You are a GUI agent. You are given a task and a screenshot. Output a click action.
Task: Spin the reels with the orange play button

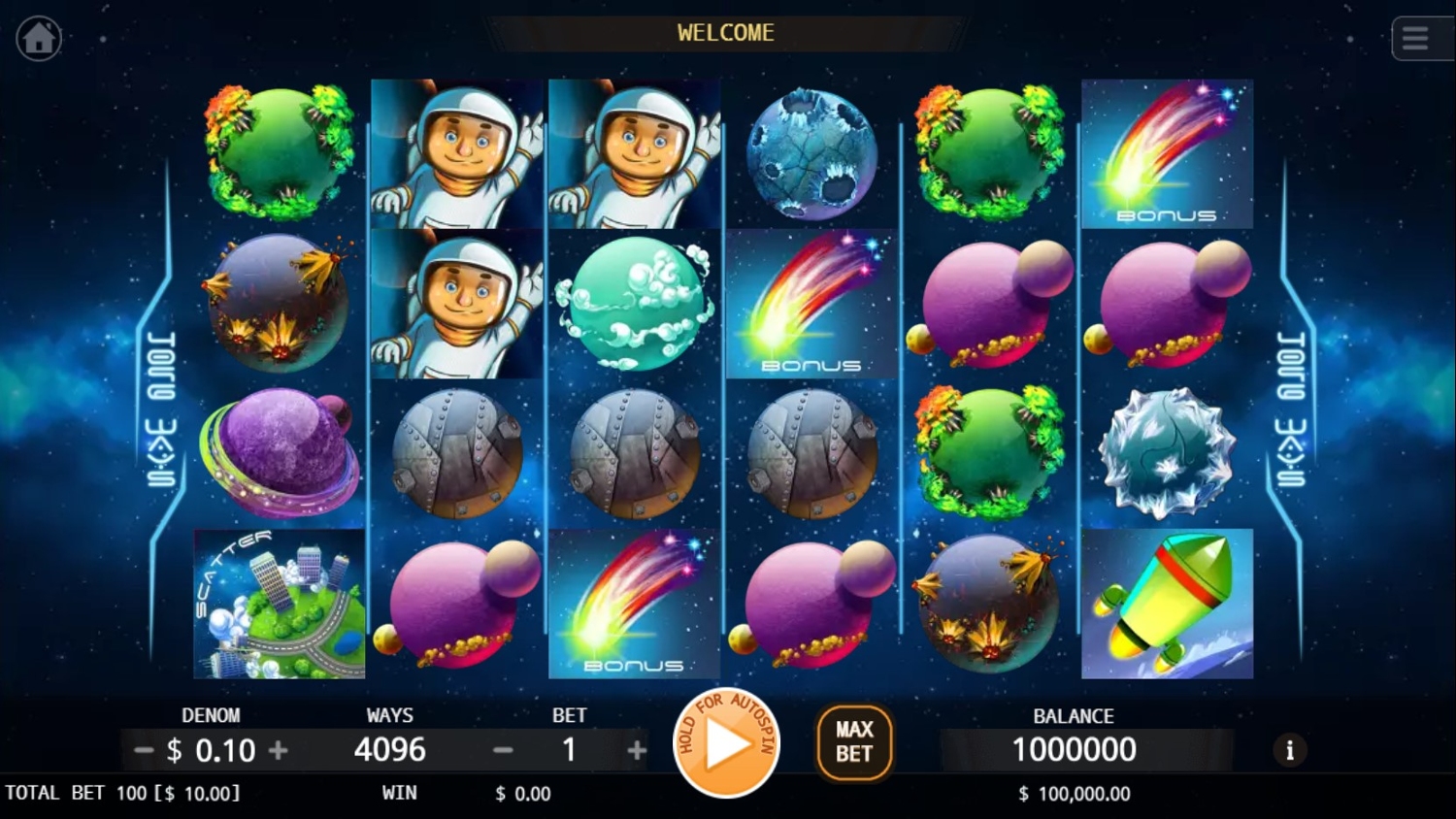(726, 744)
